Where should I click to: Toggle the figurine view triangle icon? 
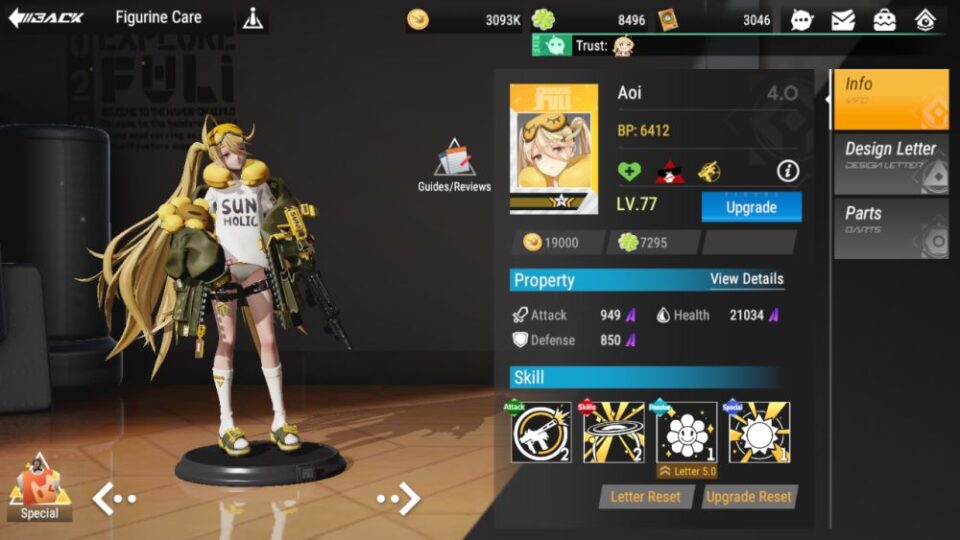pyautogui.click(x=253, y=19)
